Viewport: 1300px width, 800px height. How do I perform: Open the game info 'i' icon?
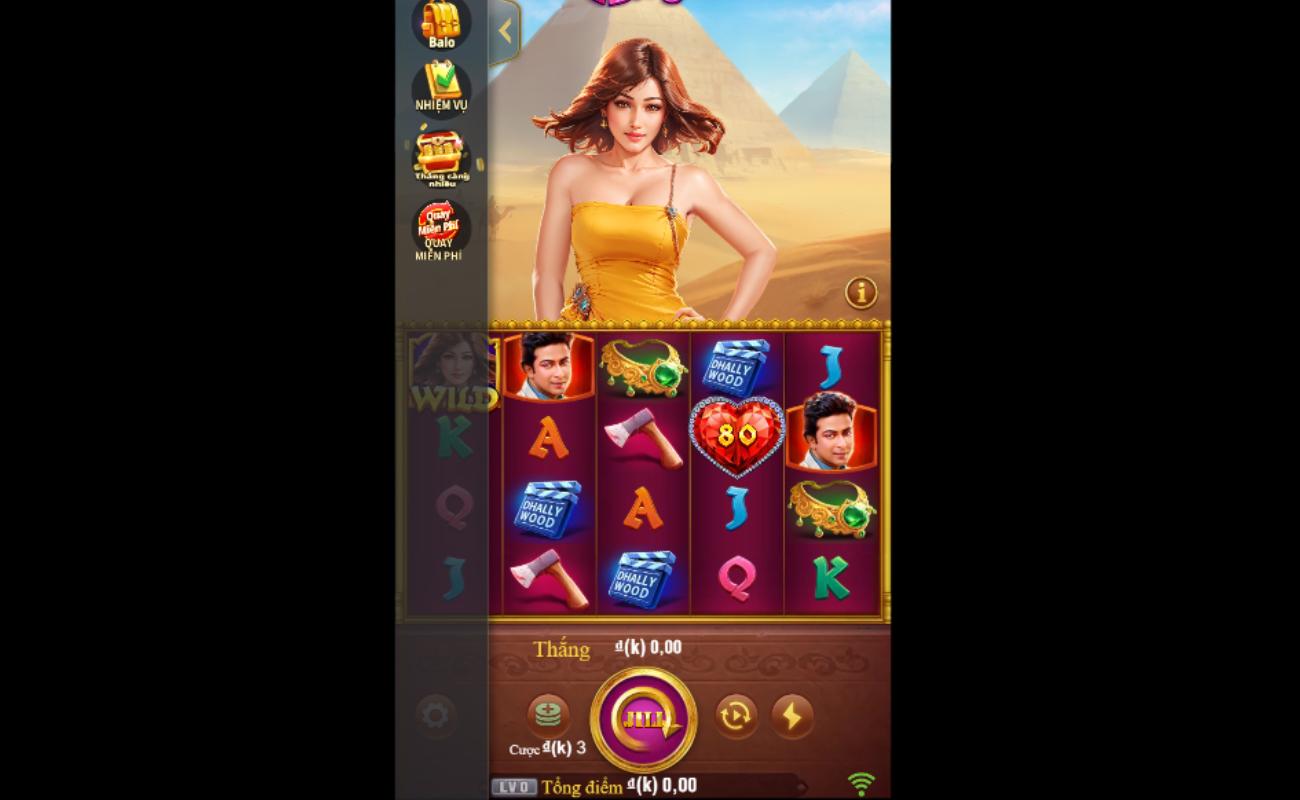(861, 292)
